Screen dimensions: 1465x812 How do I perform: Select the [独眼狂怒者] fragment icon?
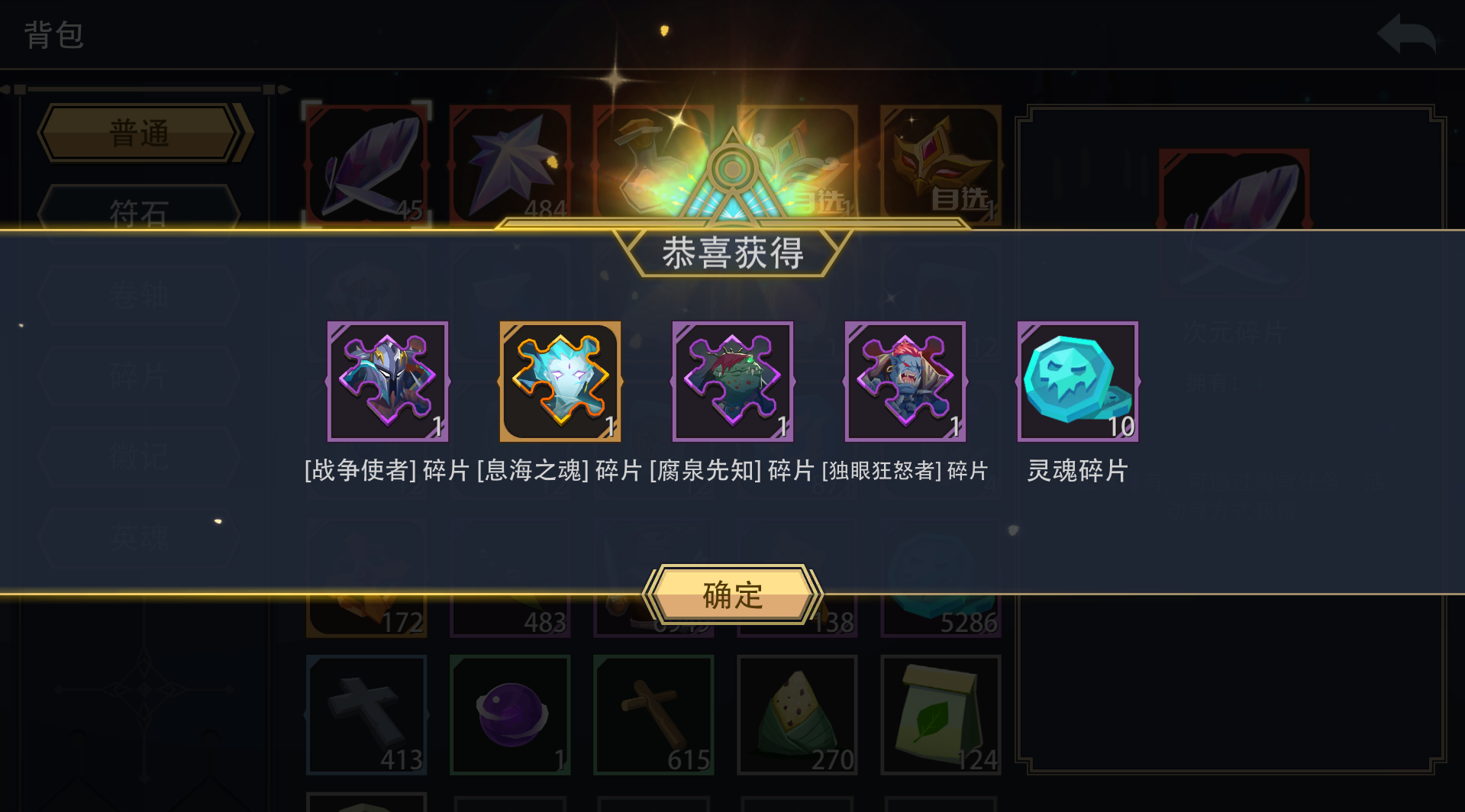coord(904,380)
